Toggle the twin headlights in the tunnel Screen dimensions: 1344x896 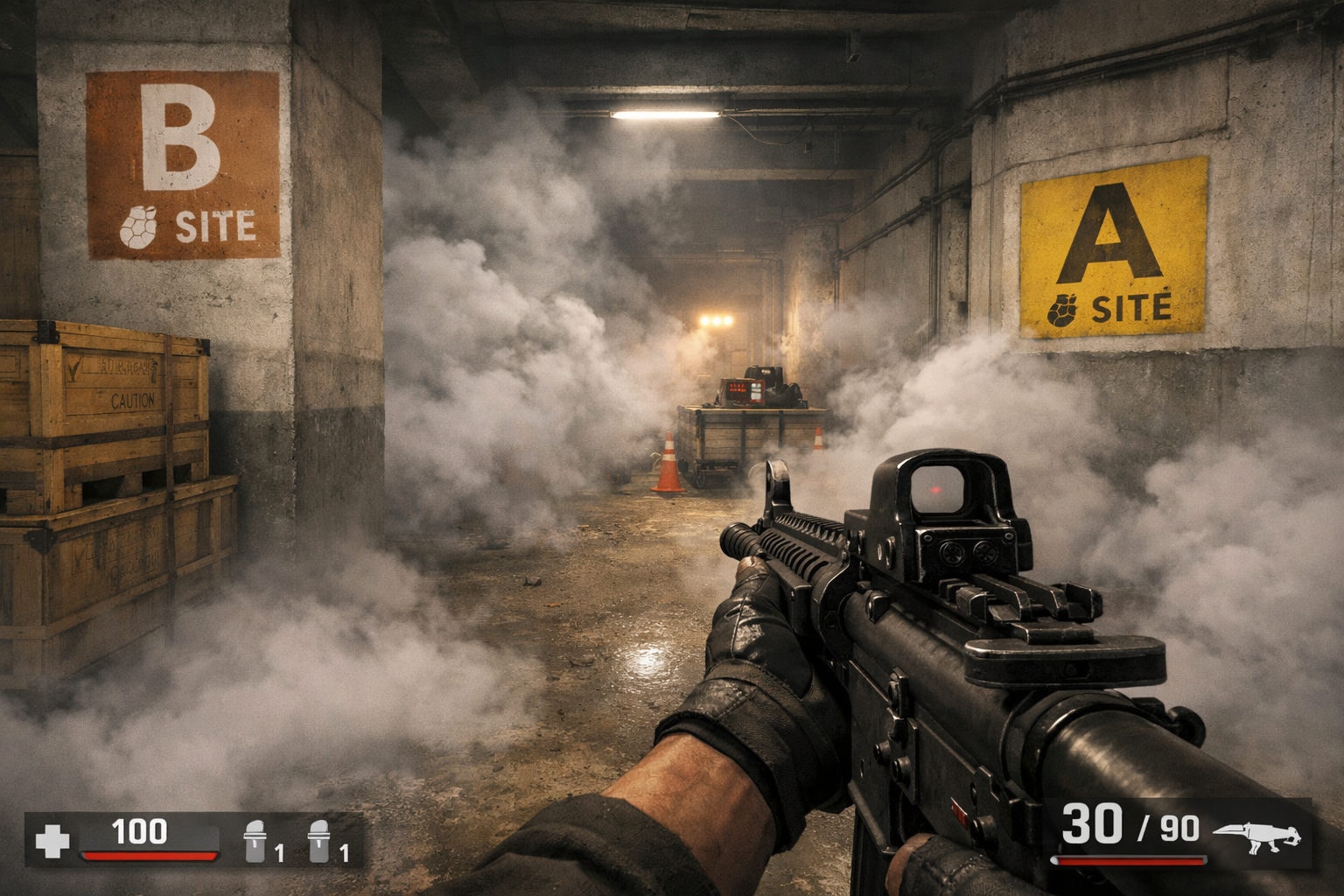pyautogui.click(x=717, y=322)
